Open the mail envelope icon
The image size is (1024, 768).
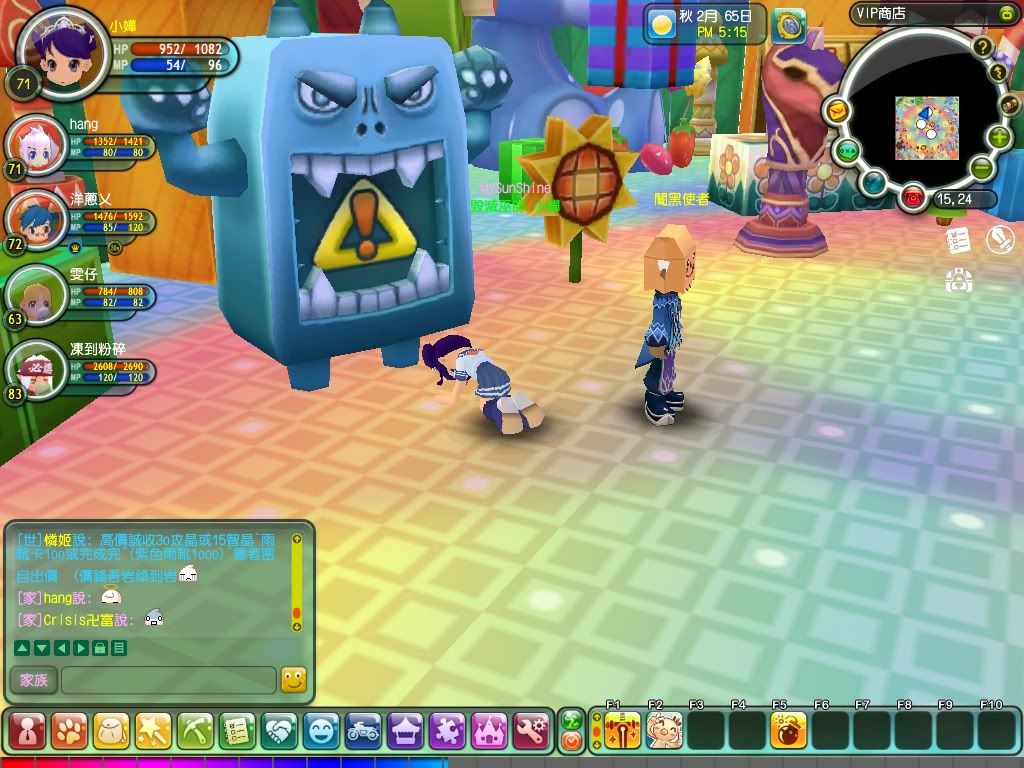pos(837,110)
